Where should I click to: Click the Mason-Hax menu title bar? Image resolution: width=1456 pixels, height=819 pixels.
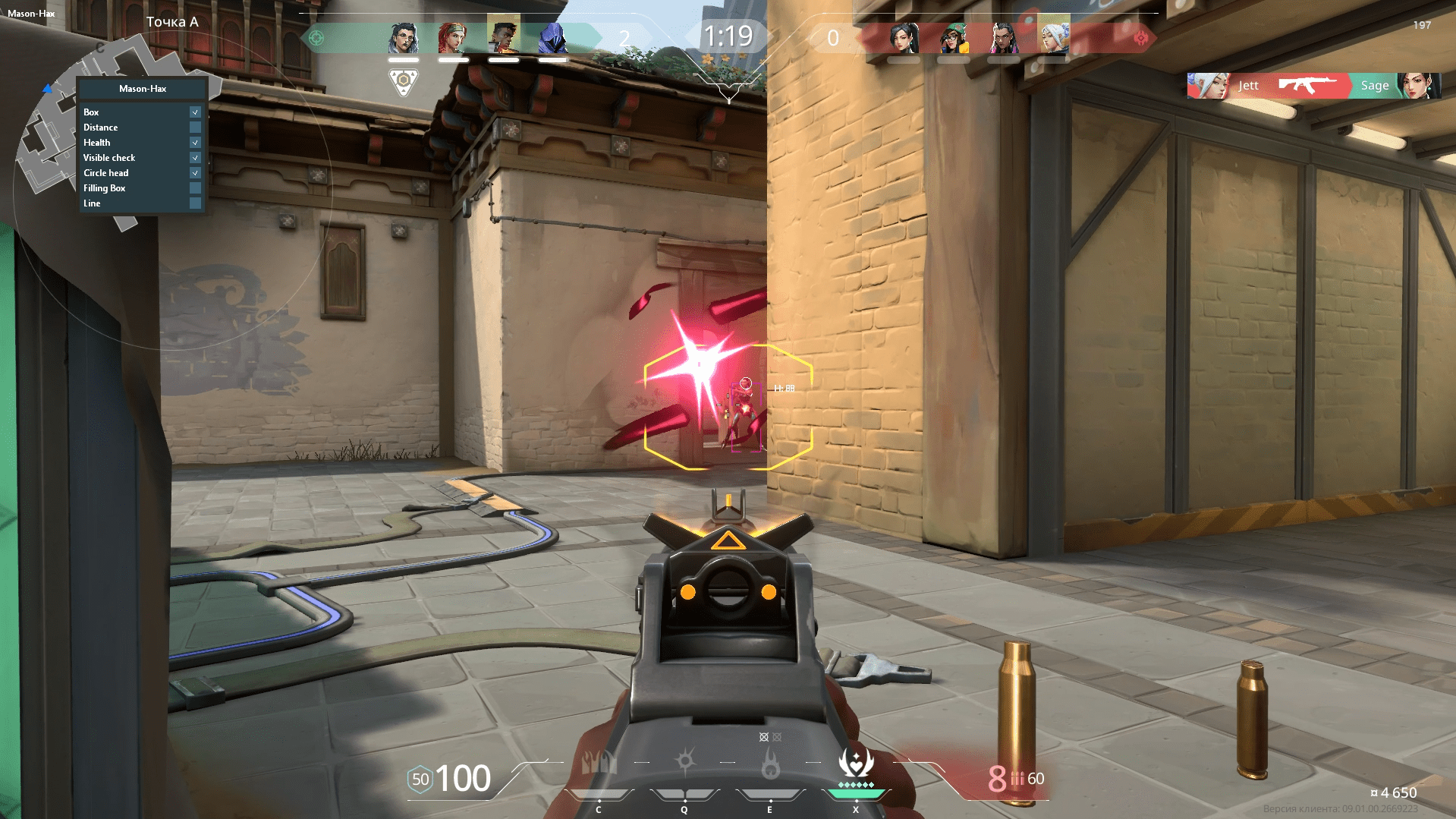tap(141, 88)
